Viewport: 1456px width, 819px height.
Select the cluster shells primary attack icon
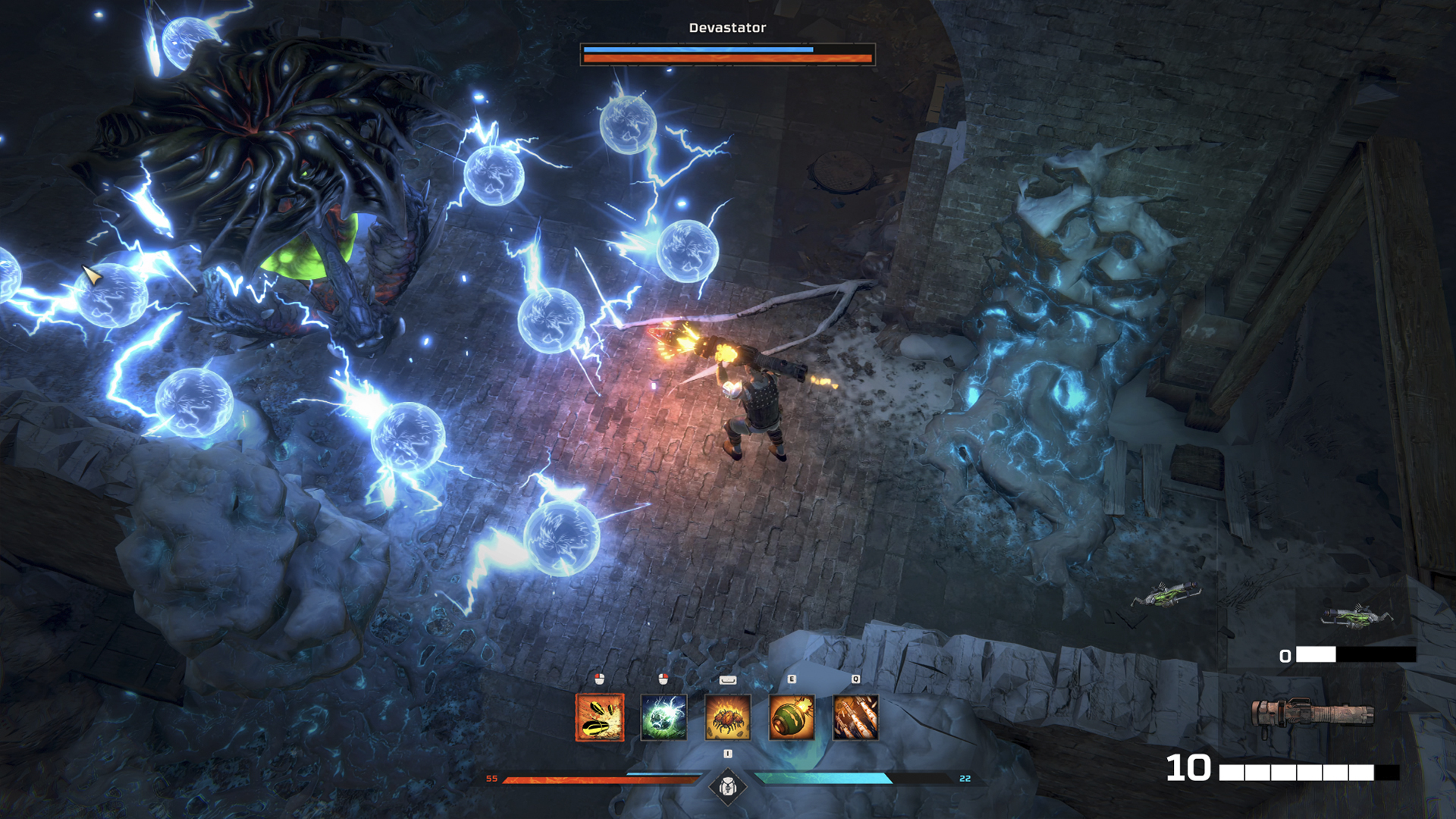click(600, 717)
